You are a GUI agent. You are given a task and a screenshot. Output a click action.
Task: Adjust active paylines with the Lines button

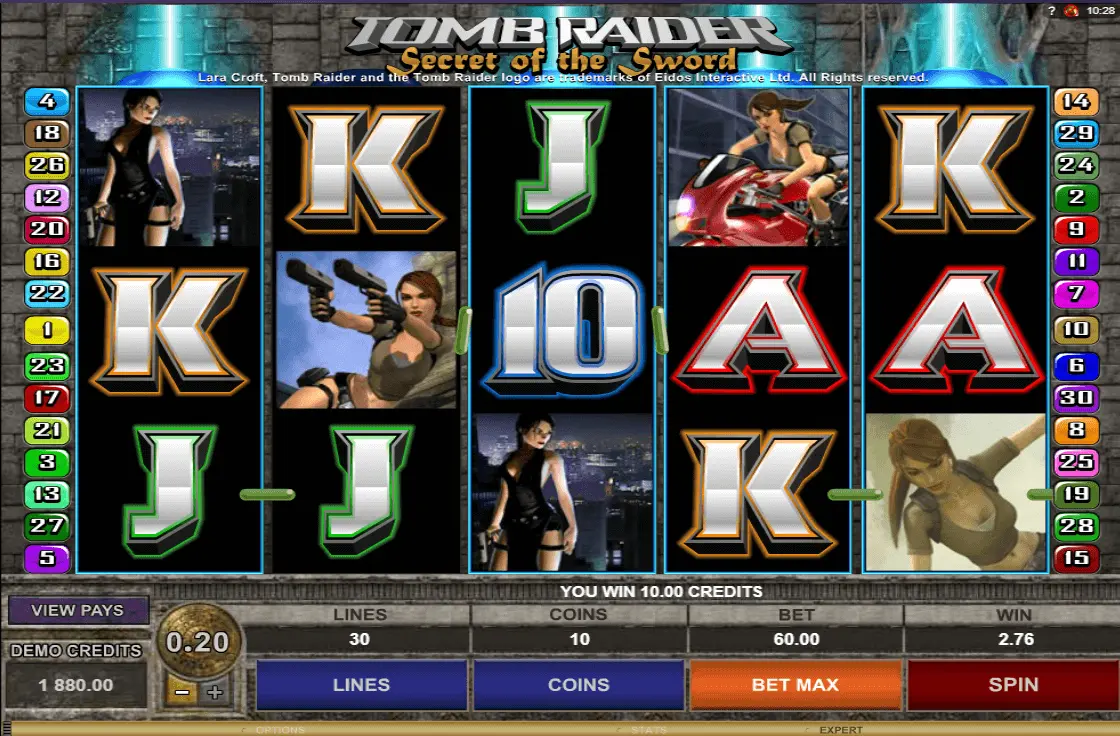(x=361, y=685)
